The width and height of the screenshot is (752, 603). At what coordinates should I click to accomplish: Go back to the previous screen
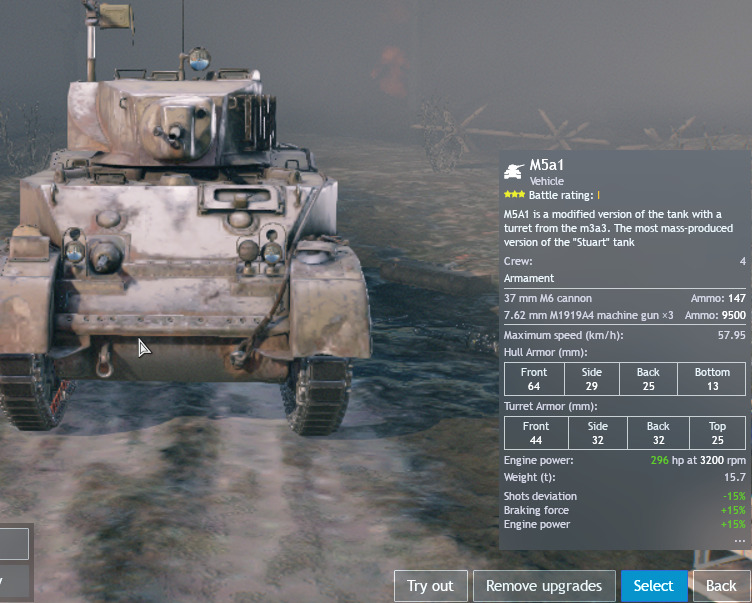[722, 586]
